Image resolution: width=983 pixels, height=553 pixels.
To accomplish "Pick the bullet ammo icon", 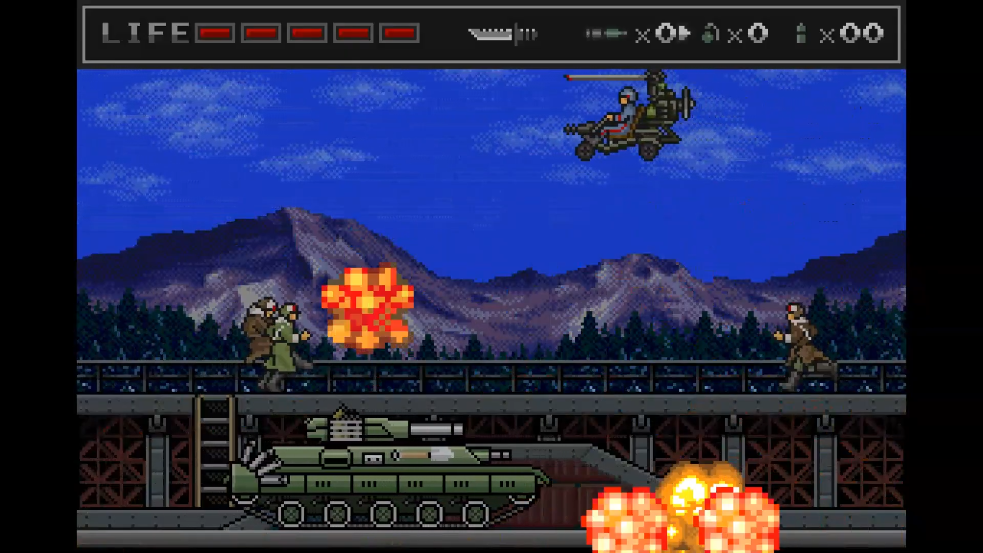I will (x=801, y=34).
